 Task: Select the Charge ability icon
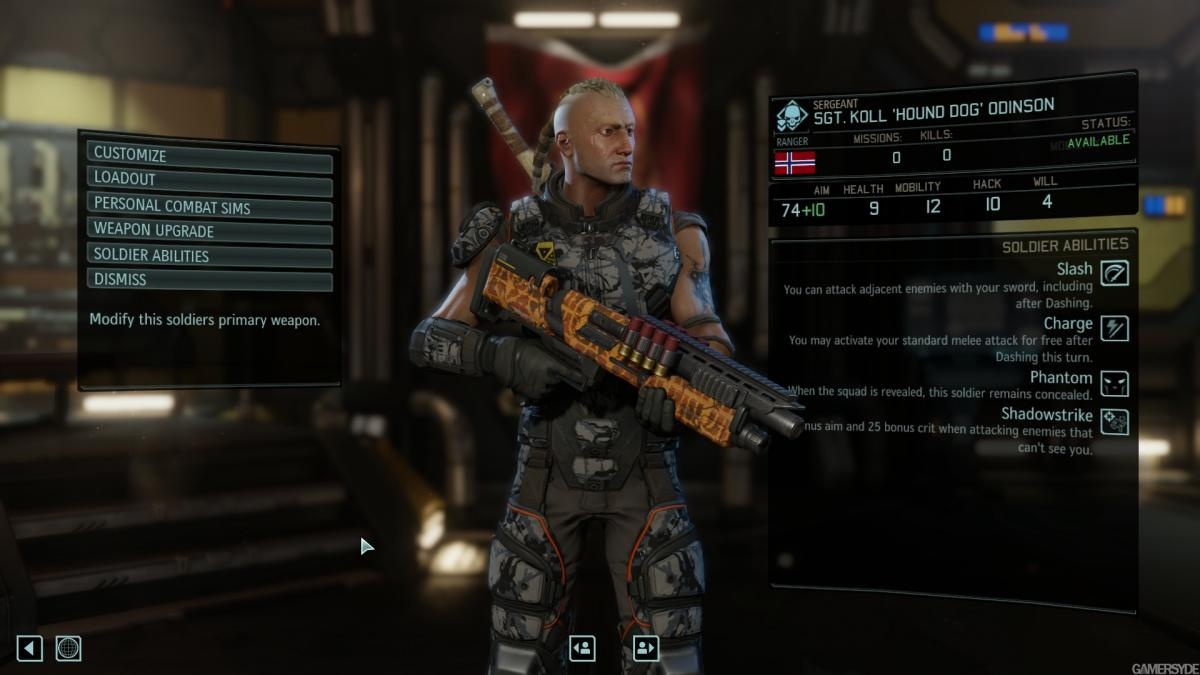(1114, 327)
